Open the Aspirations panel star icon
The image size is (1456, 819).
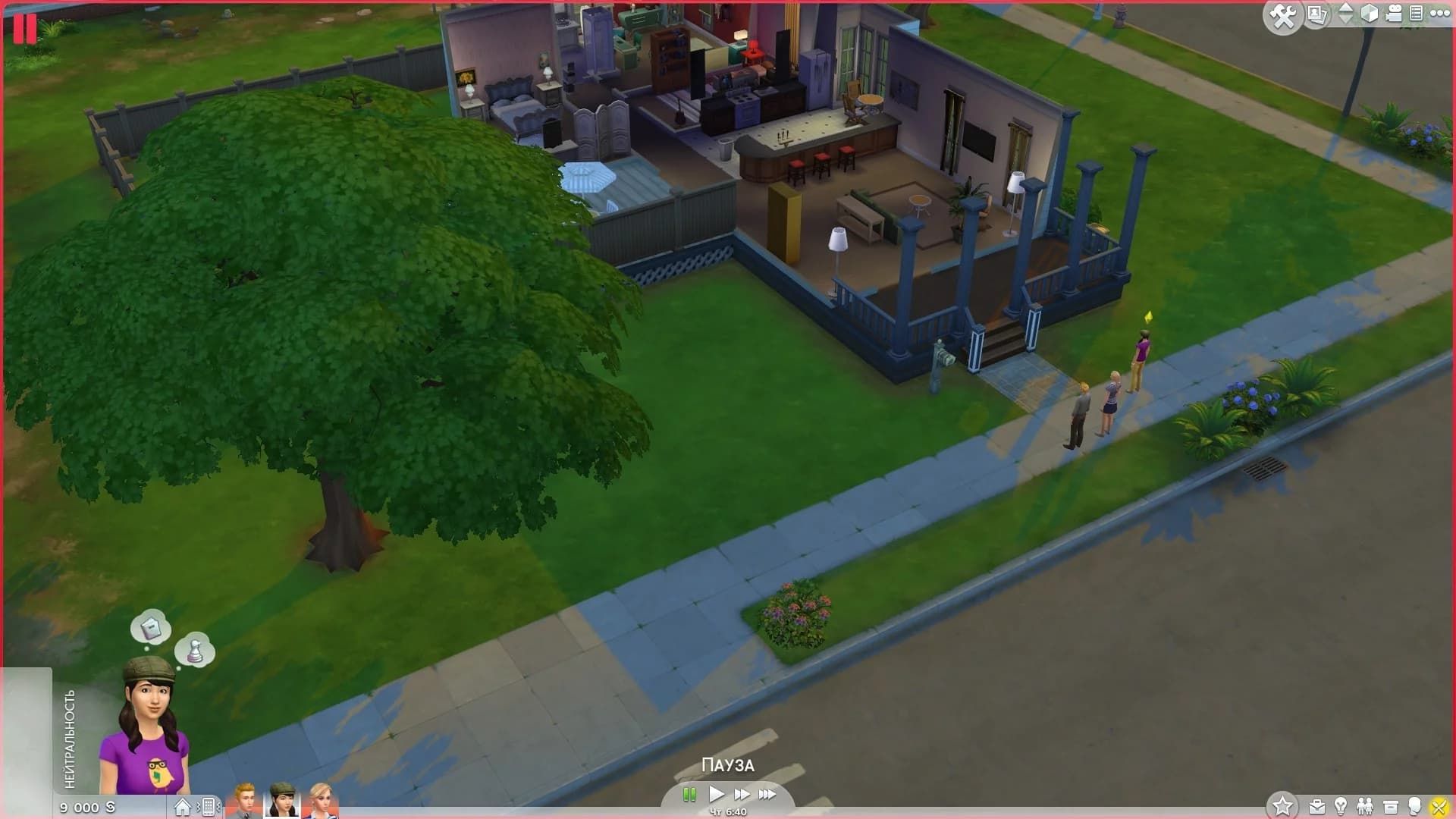[x=1284, y=805]
